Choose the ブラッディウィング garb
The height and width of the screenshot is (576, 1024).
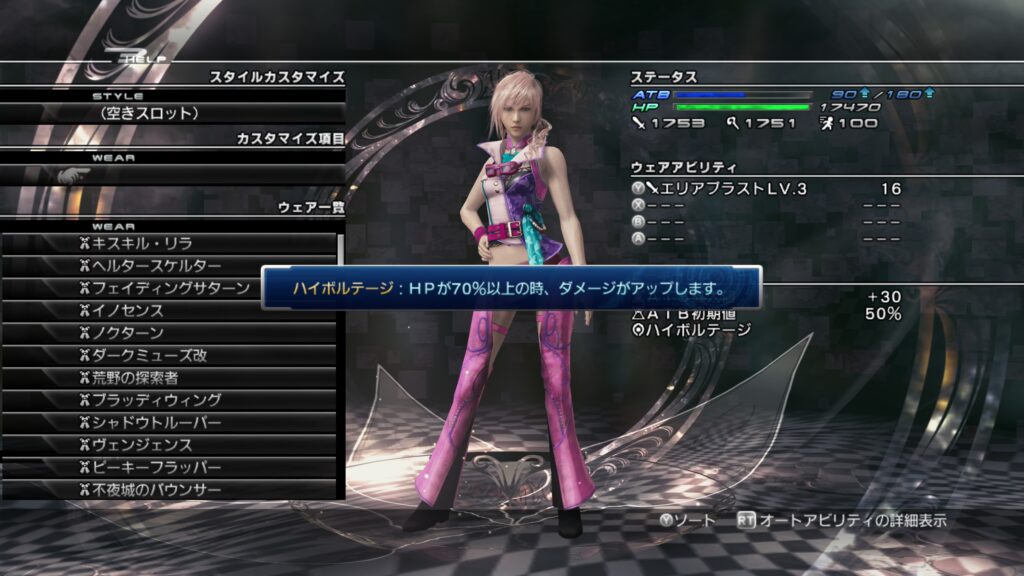tap(170, 400)
